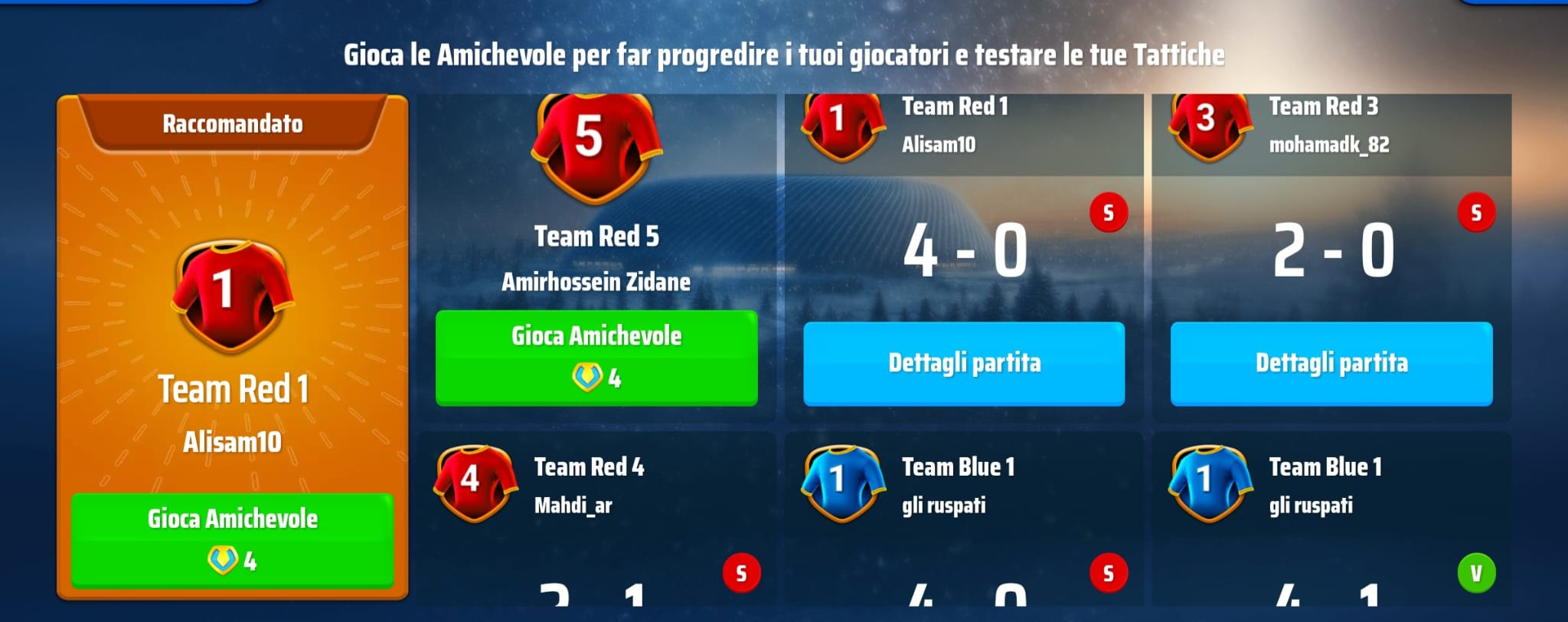This screenshot has height=622, width=1568.
Task: Open match details for the 4-0 Alisam10 game
Action: 964,363
